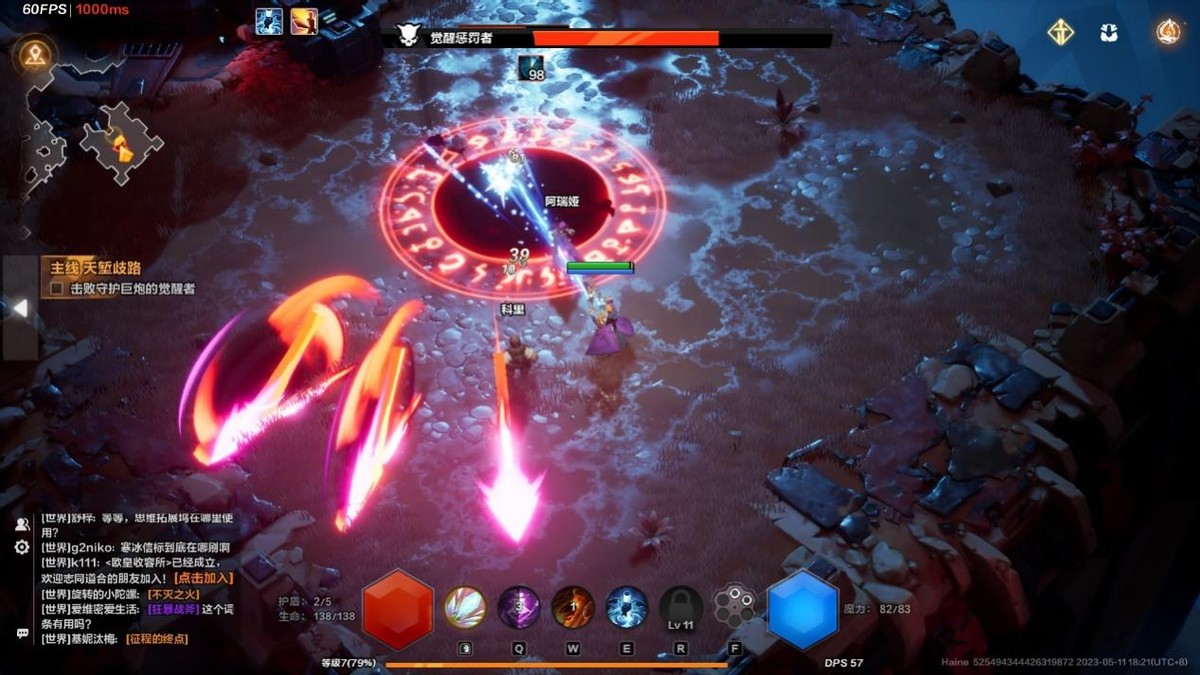
Task: Open the glowing orange flame icon
Action: (x=1167, y=32)
